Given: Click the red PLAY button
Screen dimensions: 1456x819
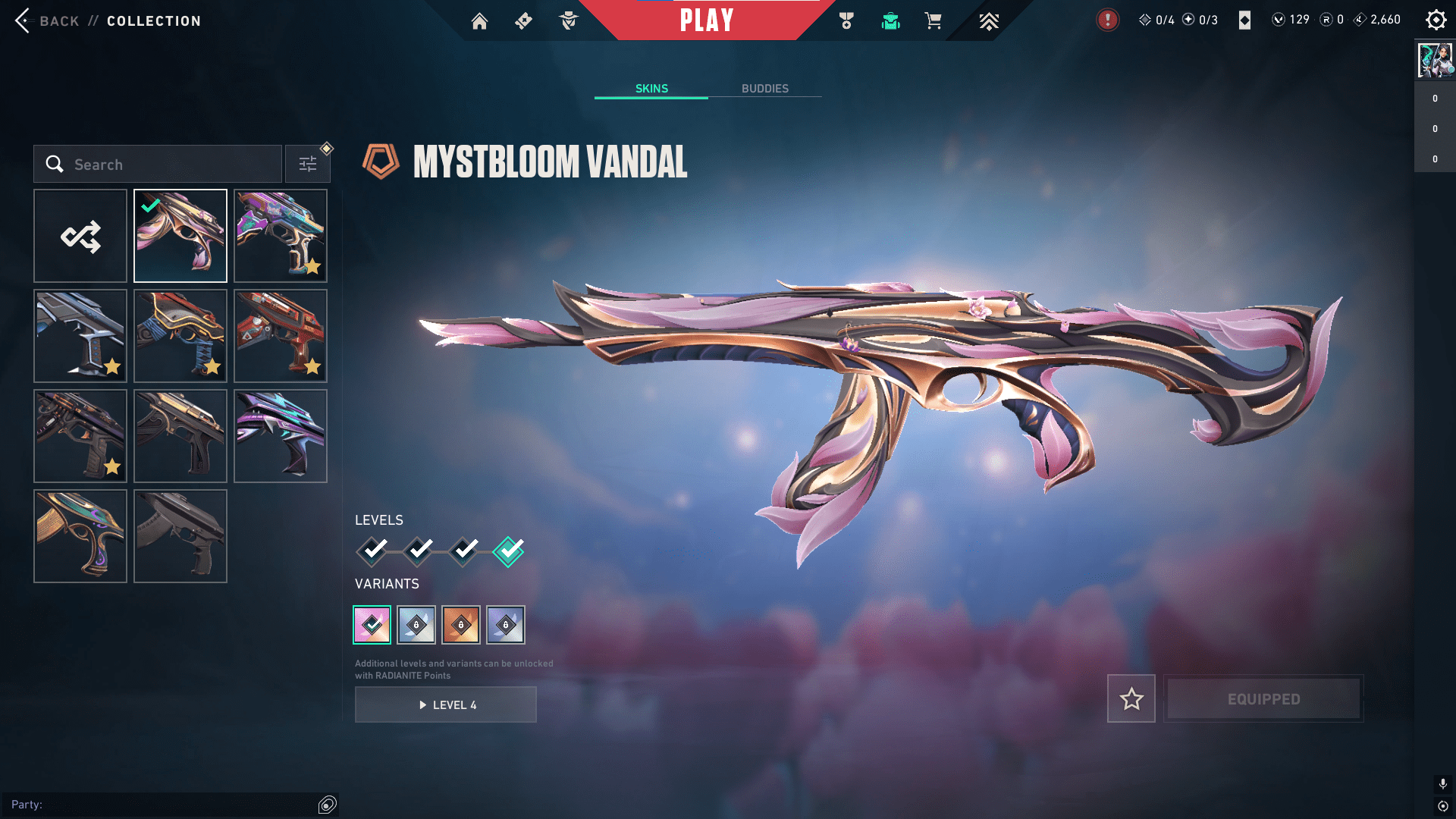Looking at the screenshot, I should pyautogui.click(x=706, y=20).
